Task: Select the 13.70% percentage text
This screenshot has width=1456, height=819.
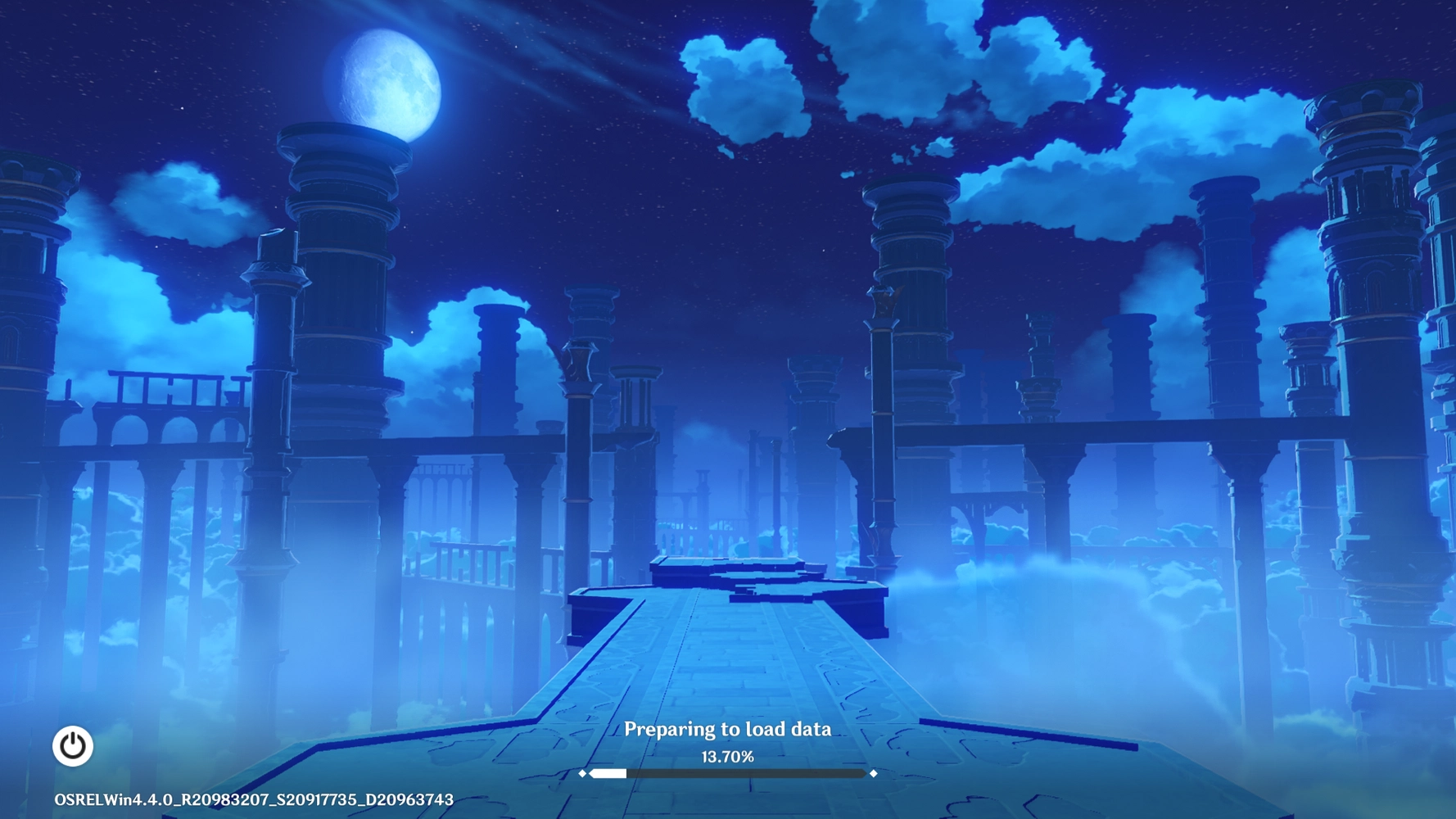Action: [x=728, y=756]
